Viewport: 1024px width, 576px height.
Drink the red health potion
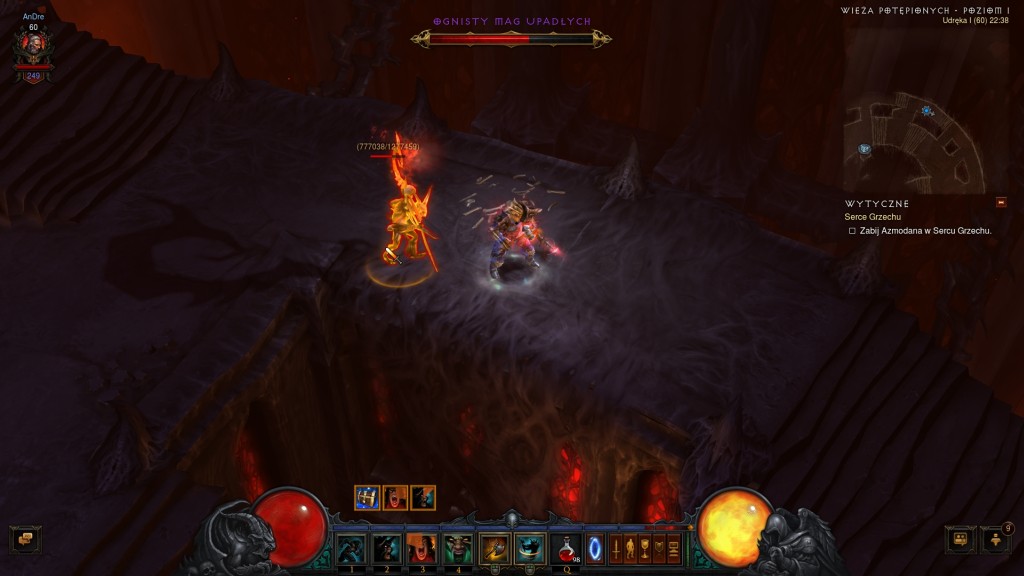pos(566,548)
